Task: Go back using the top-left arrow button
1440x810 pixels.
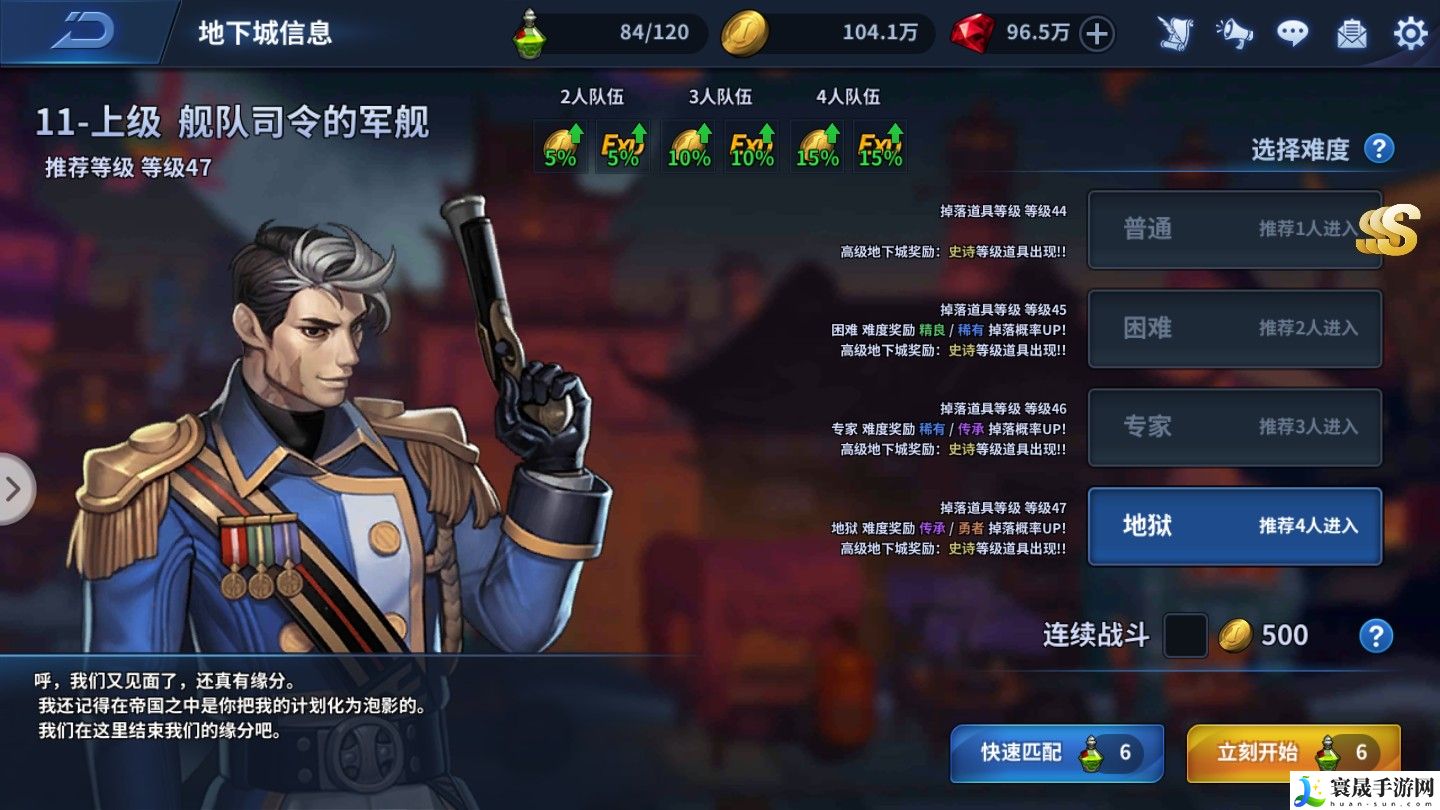Action: 84,32
